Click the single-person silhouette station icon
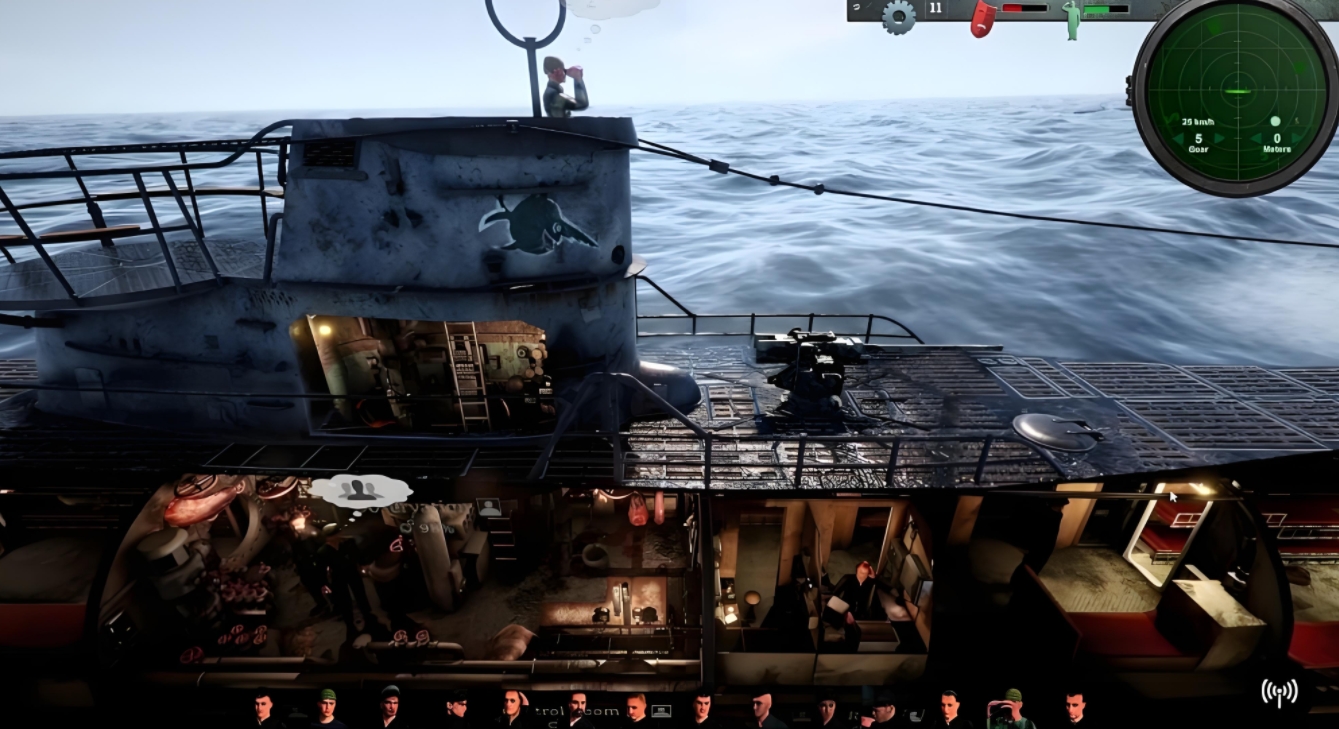Image resolution: width=1339 pixels, height=729 pixels. click(489, 507)
